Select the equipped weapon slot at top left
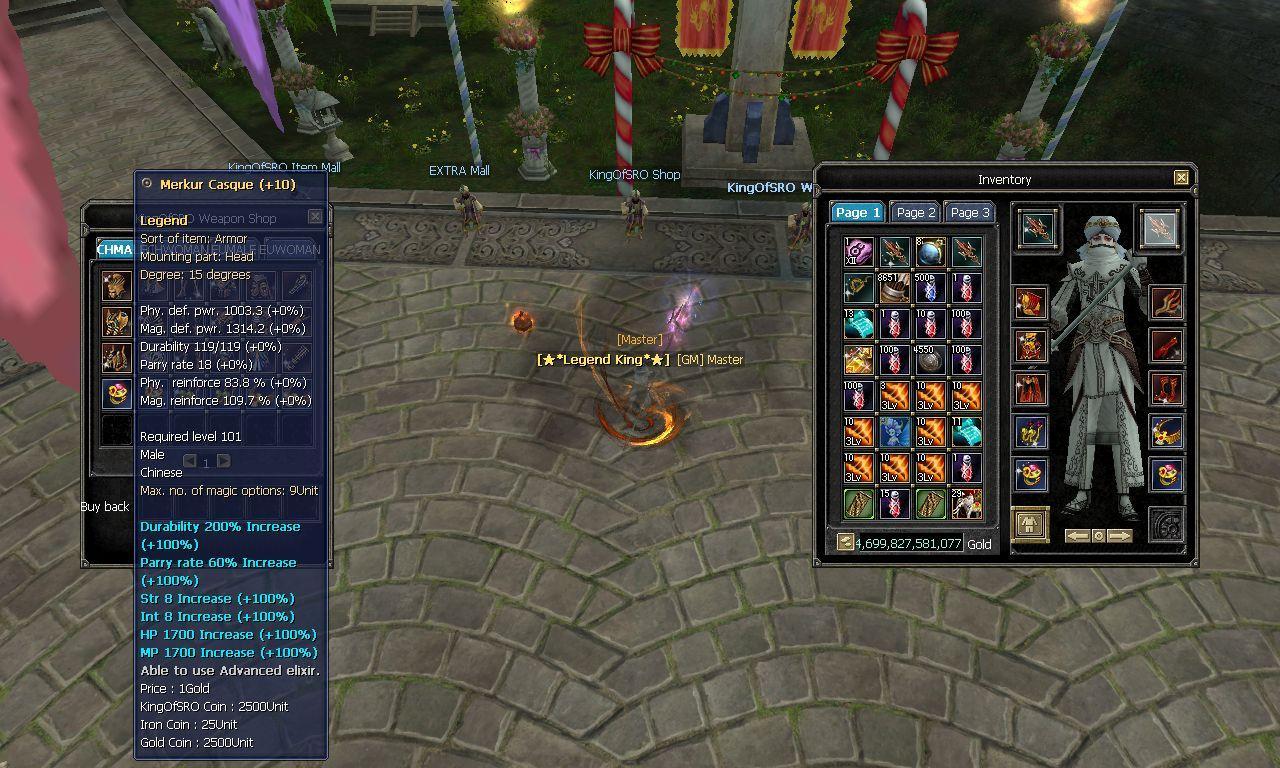The height and width of the screenshot is (768, 1280). pyautogui.click(x=1038, y=228)
